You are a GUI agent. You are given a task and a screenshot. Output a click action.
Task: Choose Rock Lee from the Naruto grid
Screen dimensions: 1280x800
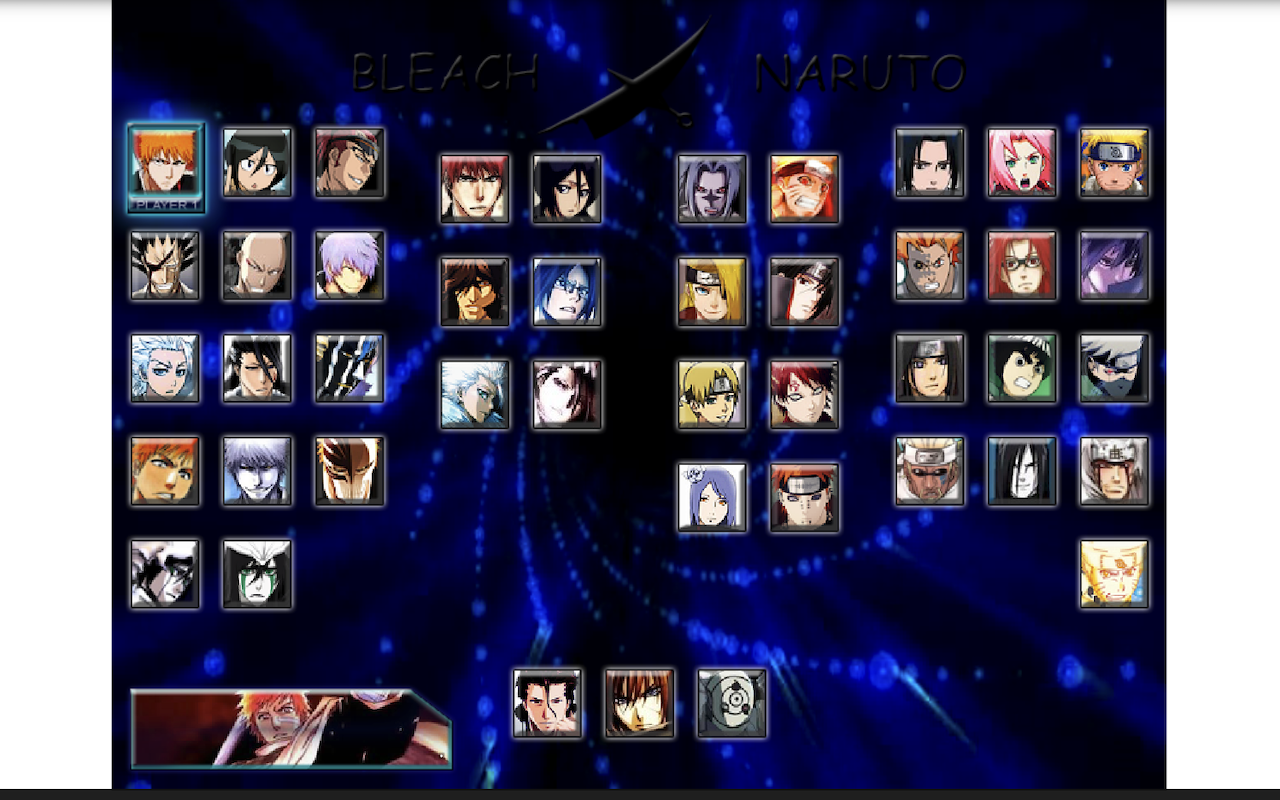pos(1022,369)
